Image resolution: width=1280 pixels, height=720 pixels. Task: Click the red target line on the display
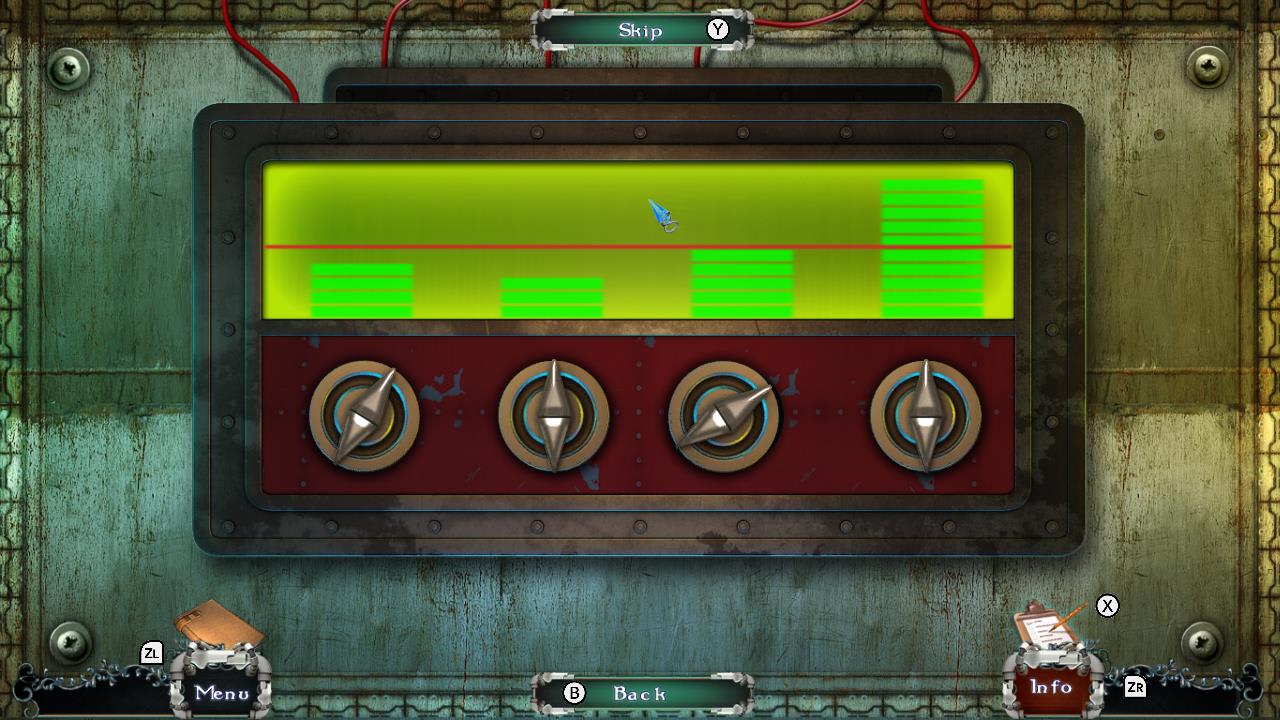pyautogui.click(x=500, y=245)
